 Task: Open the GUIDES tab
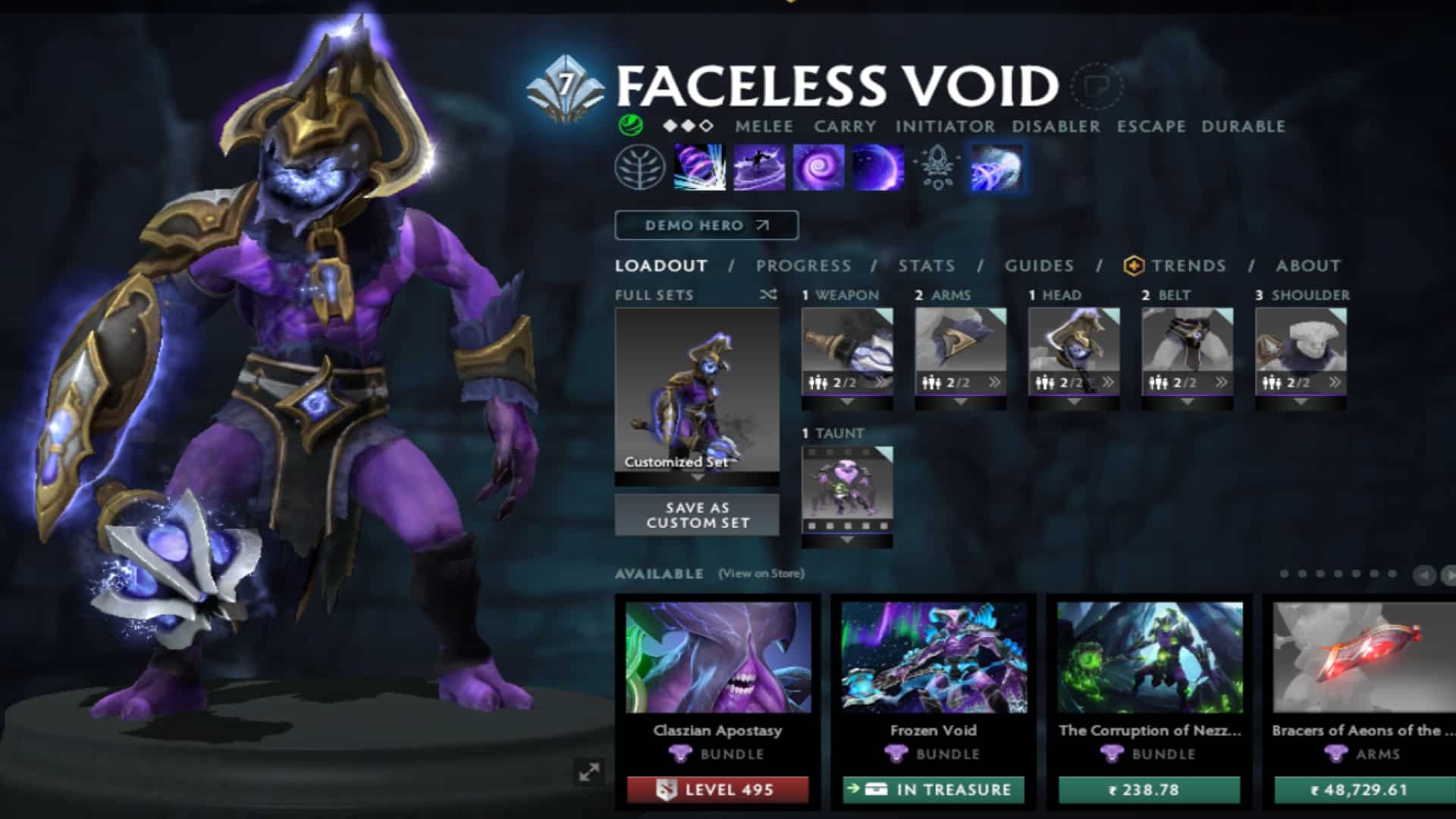click(1039, 266)
